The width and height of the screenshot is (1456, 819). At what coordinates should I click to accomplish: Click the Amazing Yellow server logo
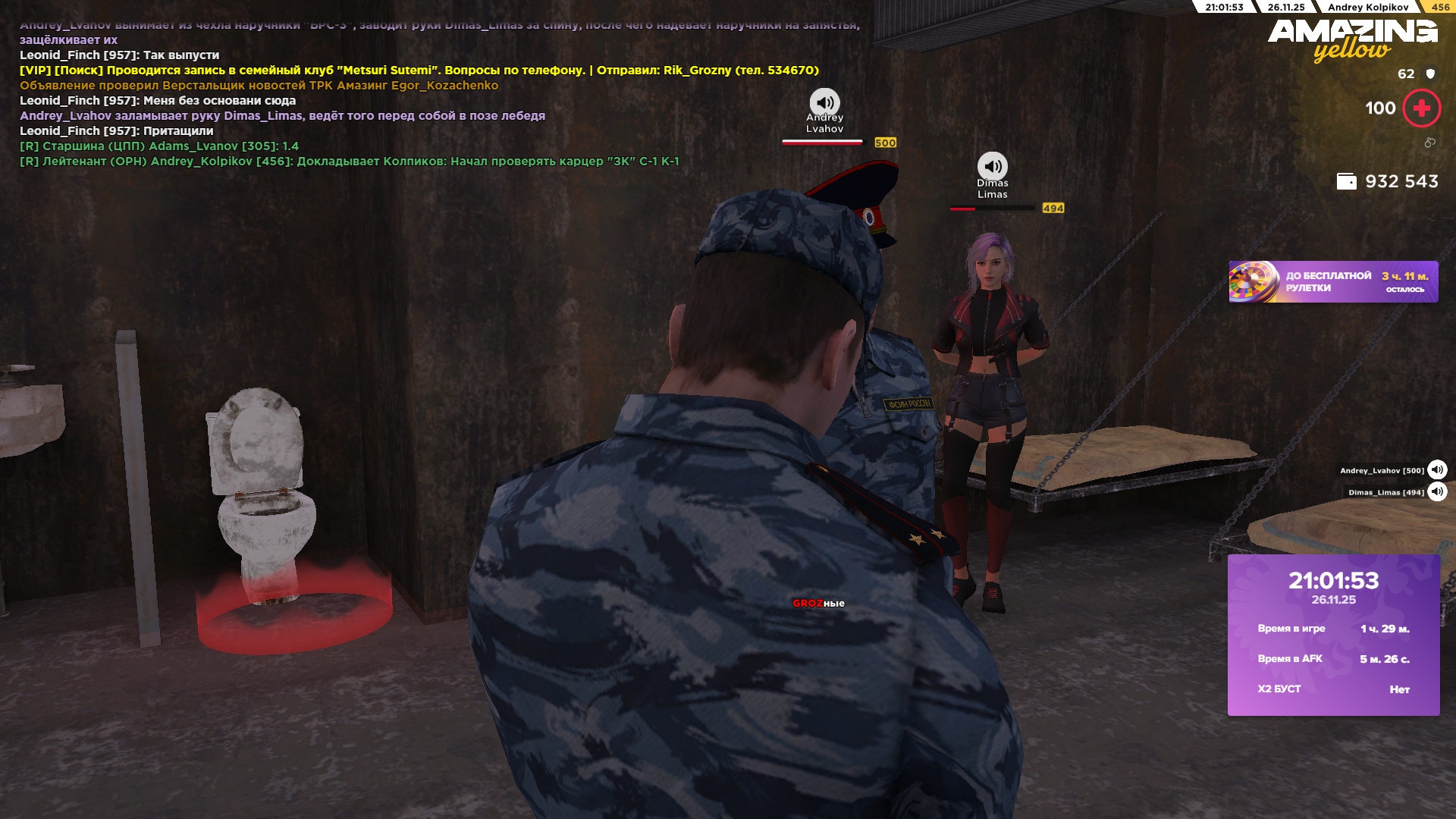(x=1352, y=39)
